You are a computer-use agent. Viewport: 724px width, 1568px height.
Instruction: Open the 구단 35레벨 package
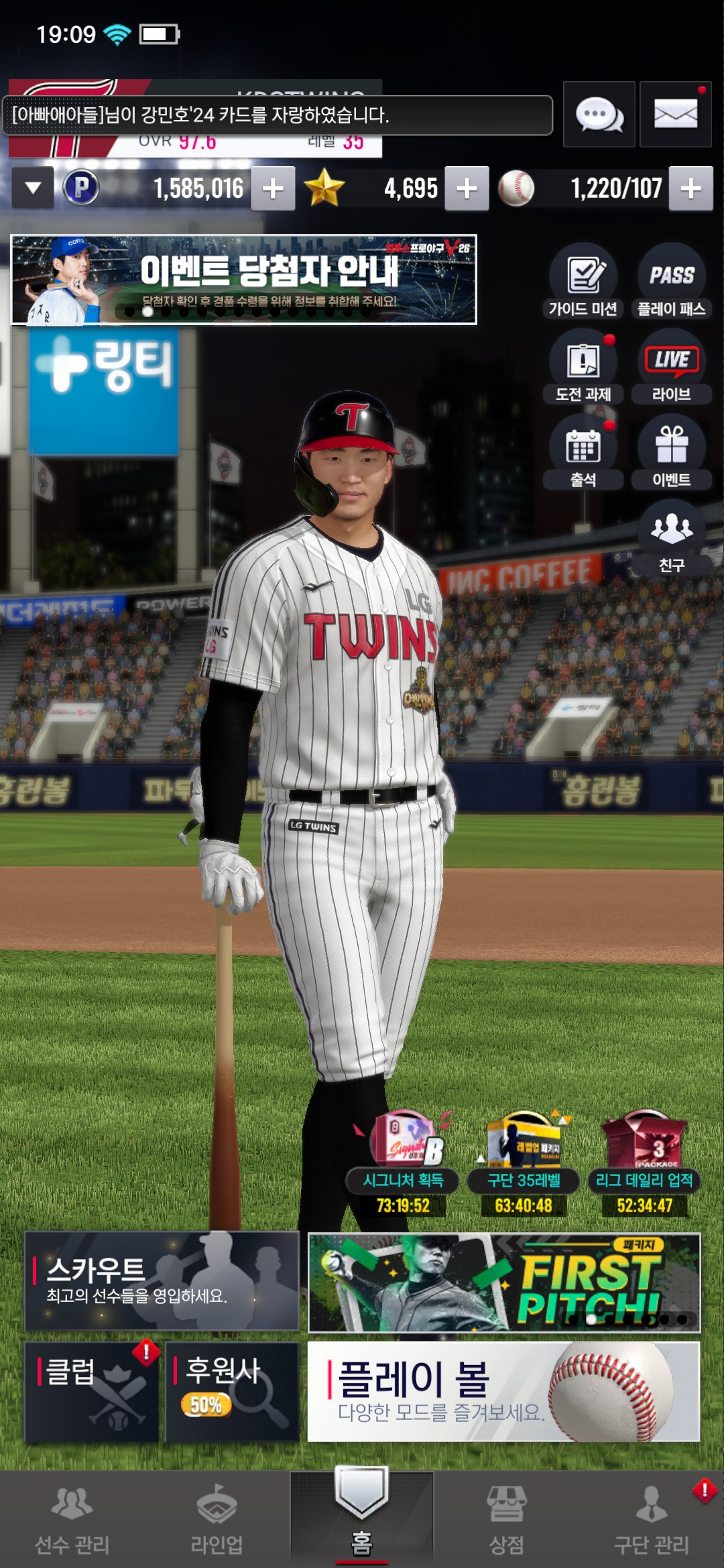pyautogui.click(x=524, y=1165)
